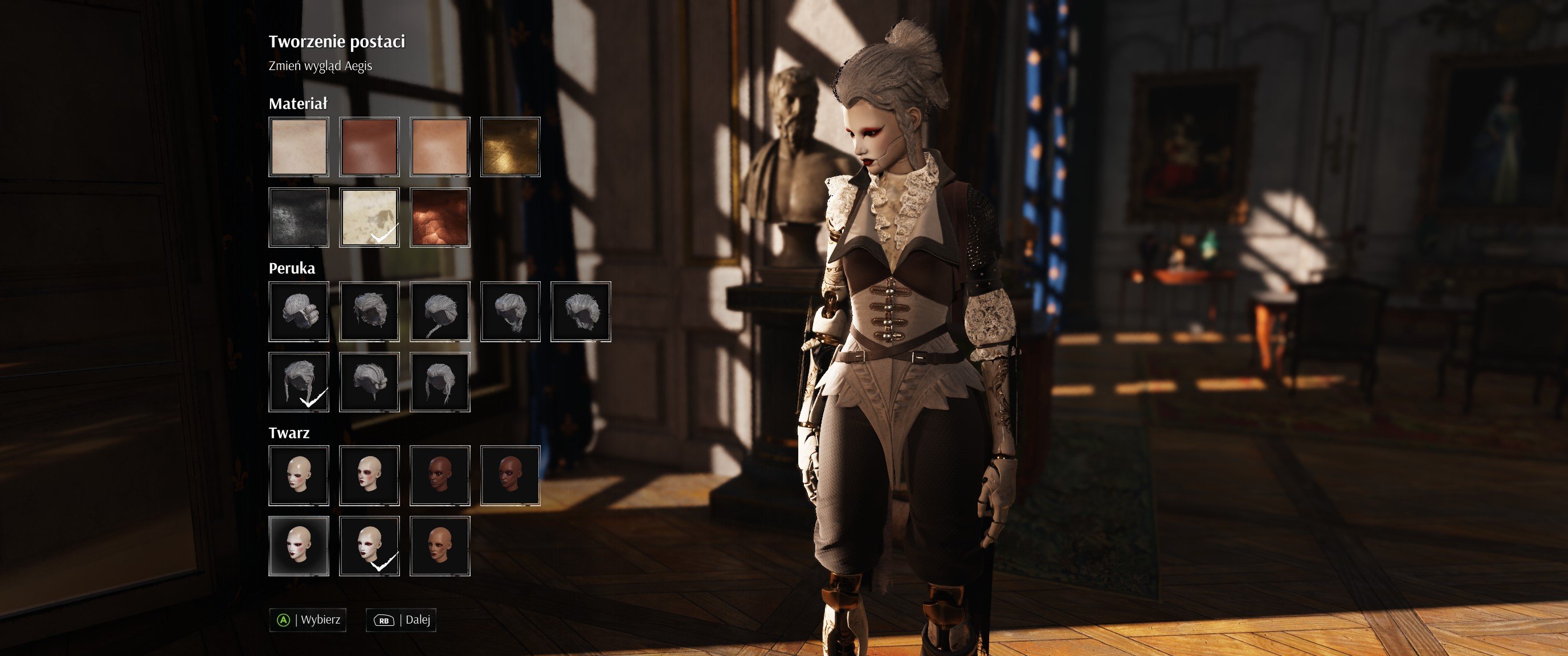The image size is (1568, 656).
Task: Continue with the Dalej button
Action: pos(401,620)
